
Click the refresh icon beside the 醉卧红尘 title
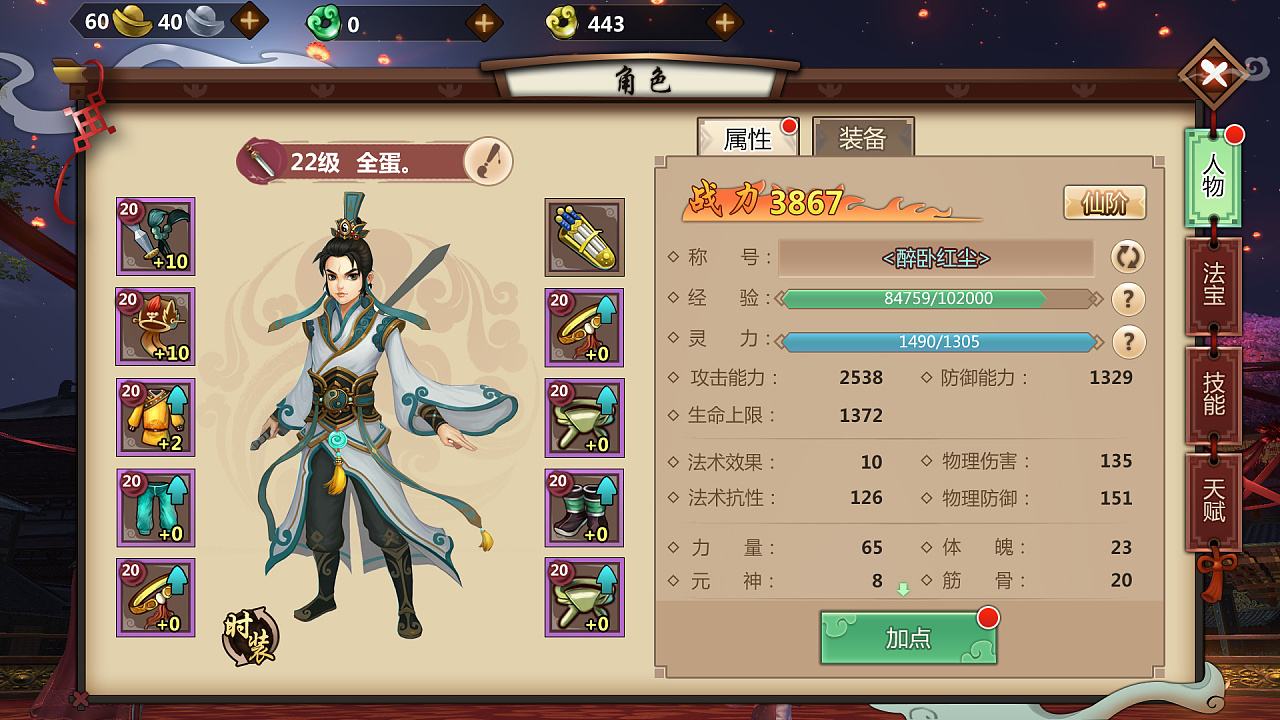click(1128, 258)
